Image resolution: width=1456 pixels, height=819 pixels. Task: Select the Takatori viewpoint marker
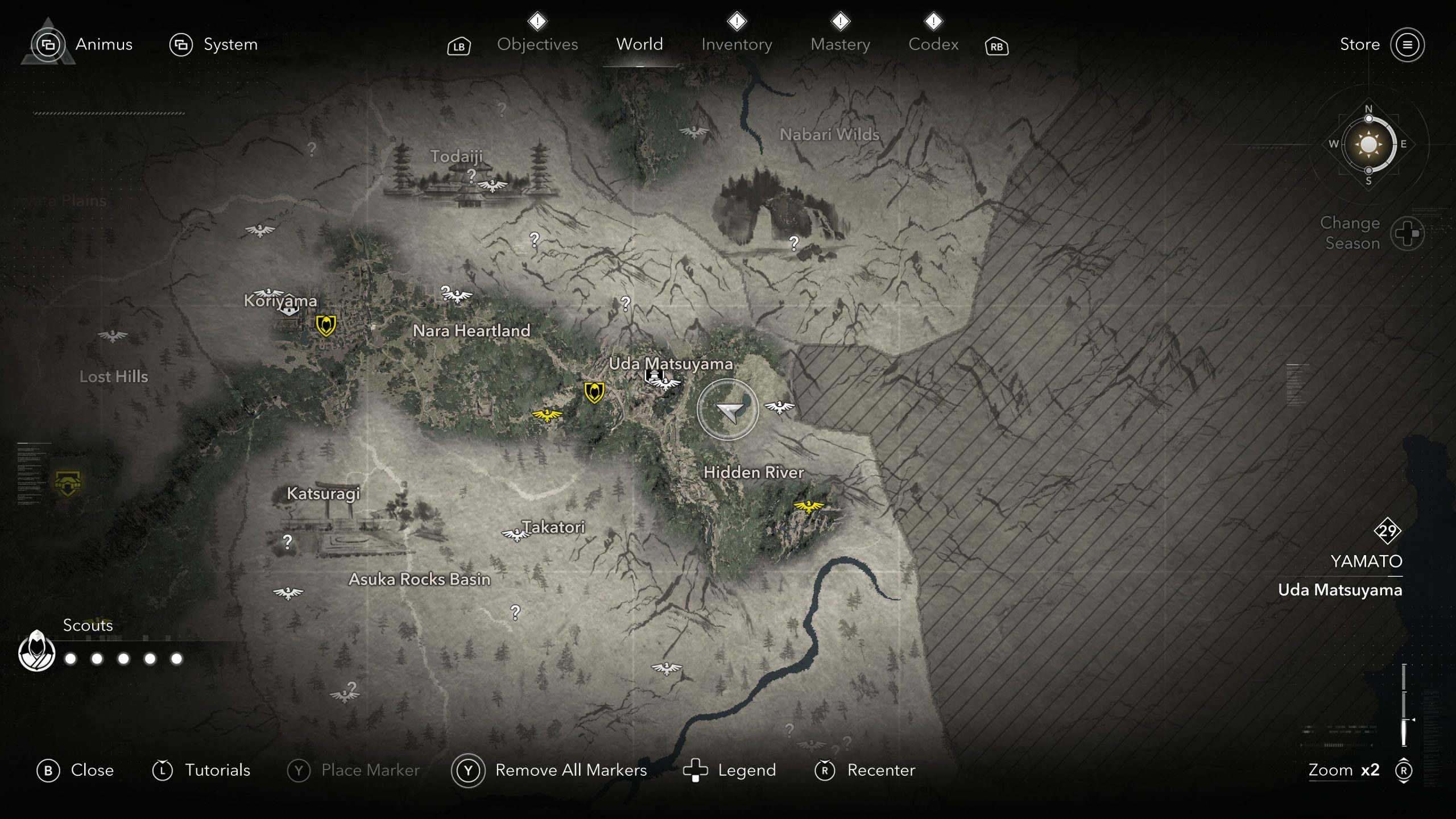pos(515,535)
